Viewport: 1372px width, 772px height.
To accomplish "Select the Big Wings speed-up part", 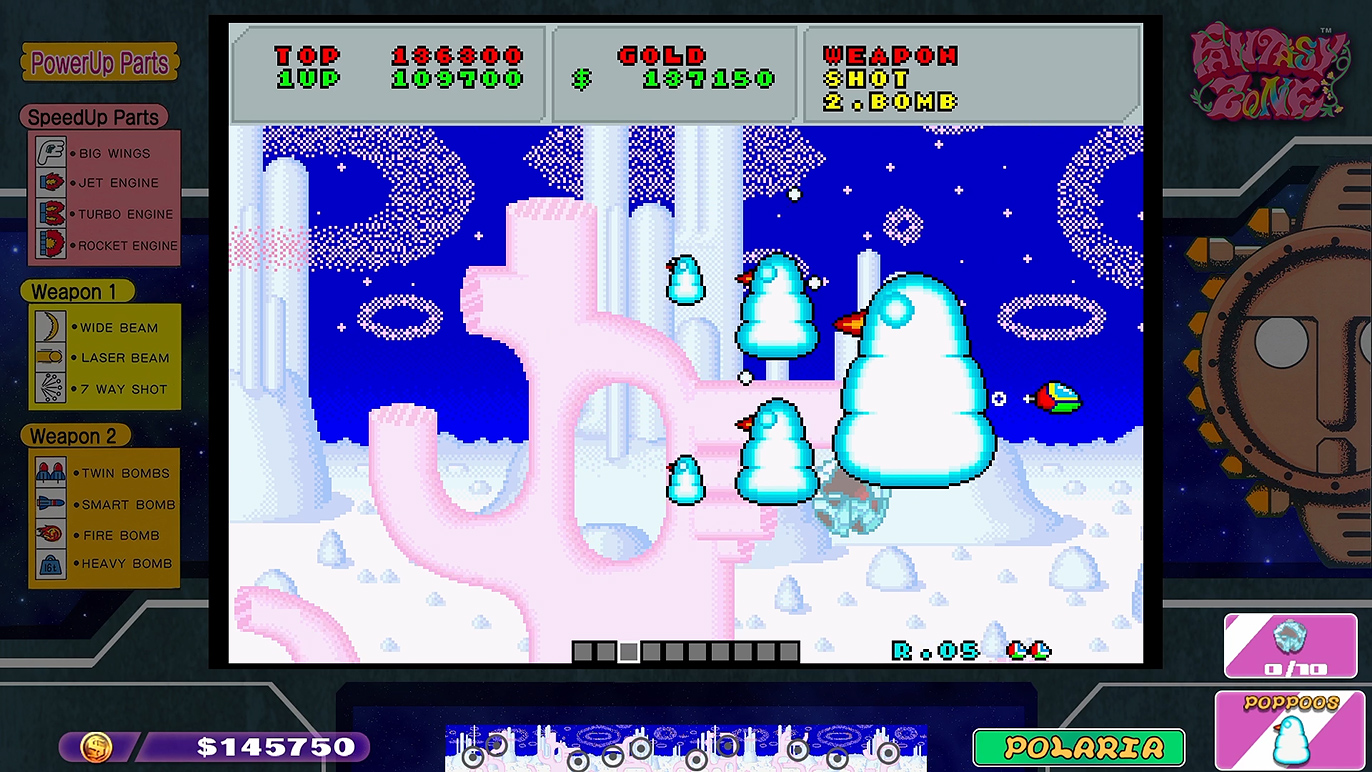I will tap(105, 153).
